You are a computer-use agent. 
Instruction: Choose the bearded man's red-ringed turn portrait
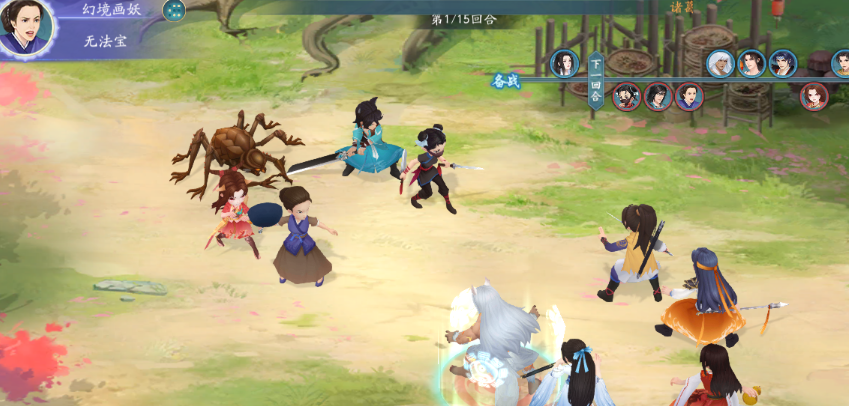[626, 96]
